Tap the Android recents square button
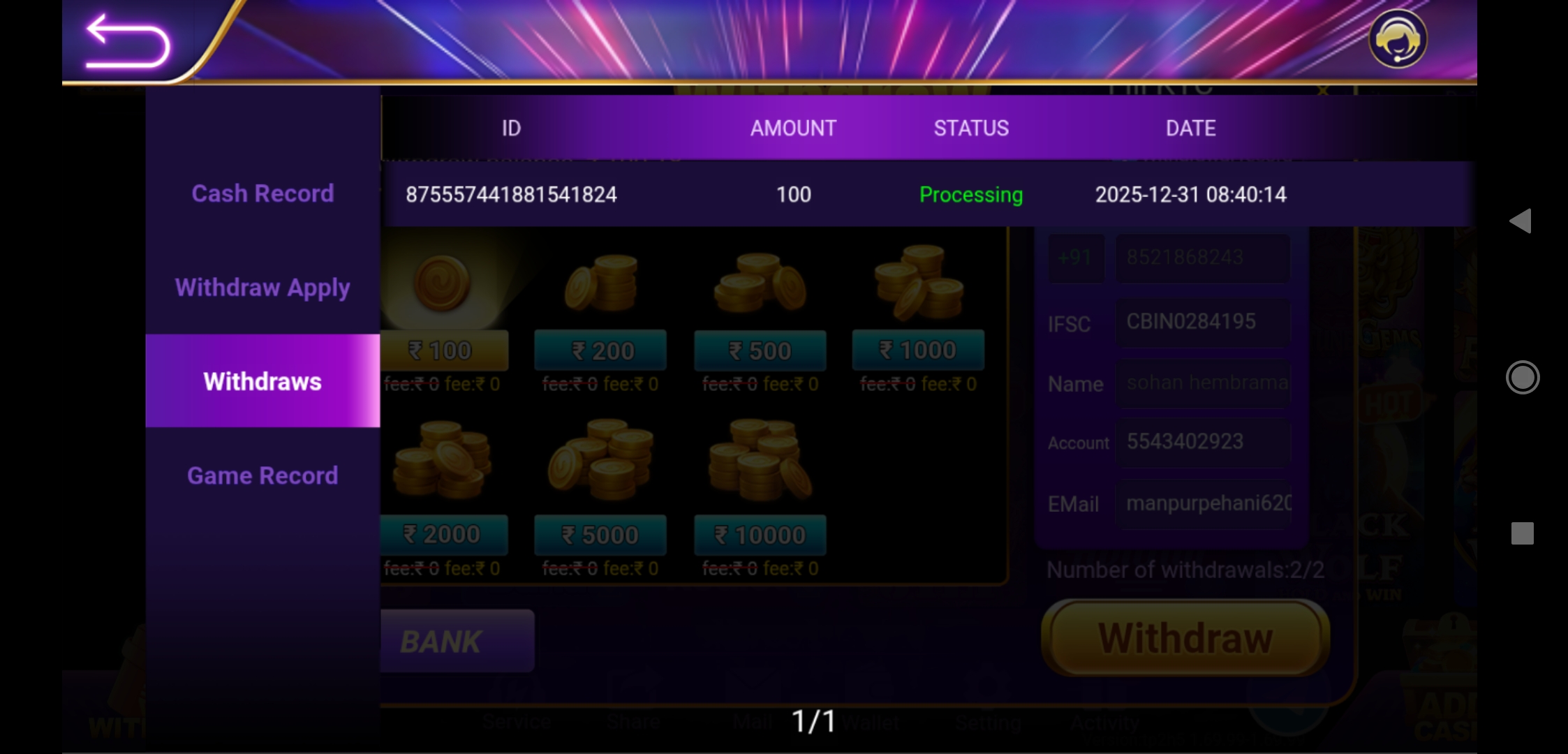This screenshot has width=1568, height=754. [1522, 533]
